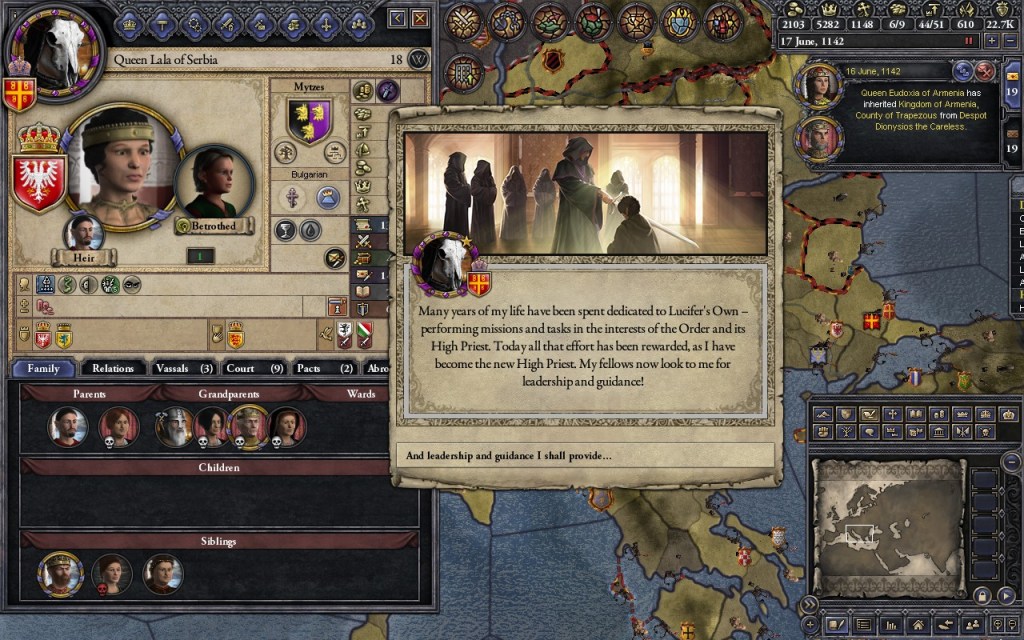Open Queen Eudoxia's notification portrait

(819, 86)
